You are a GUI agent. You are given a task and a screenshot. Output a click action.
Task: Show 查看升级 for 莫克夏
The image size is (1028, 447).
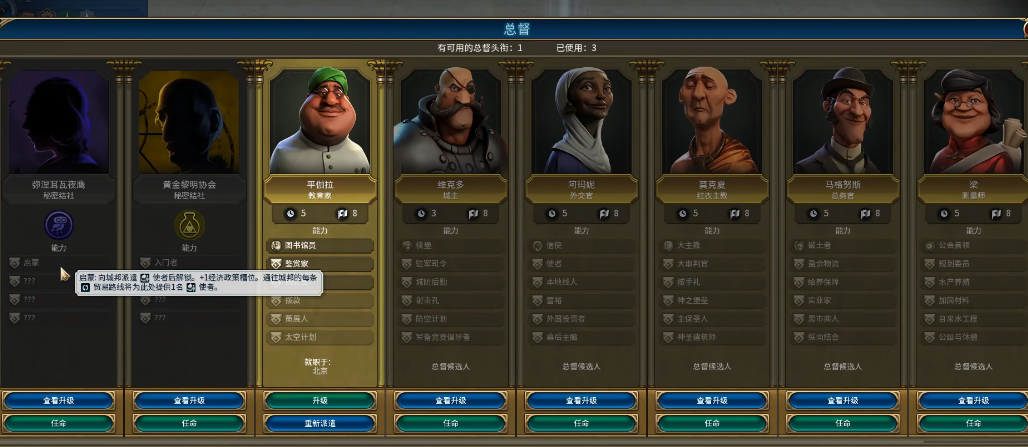coord(713,401)
